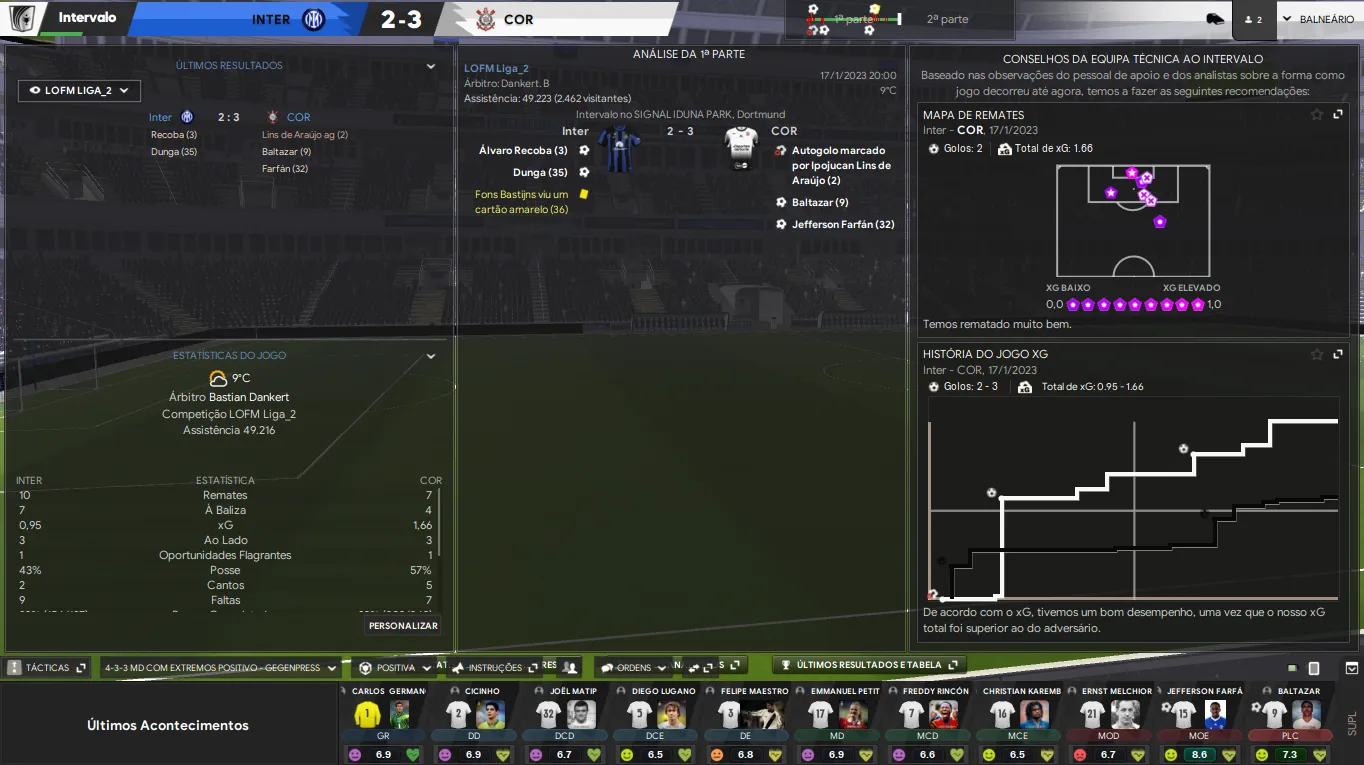Click the Personalizar button
The image size is (1364, 765).
403,625
